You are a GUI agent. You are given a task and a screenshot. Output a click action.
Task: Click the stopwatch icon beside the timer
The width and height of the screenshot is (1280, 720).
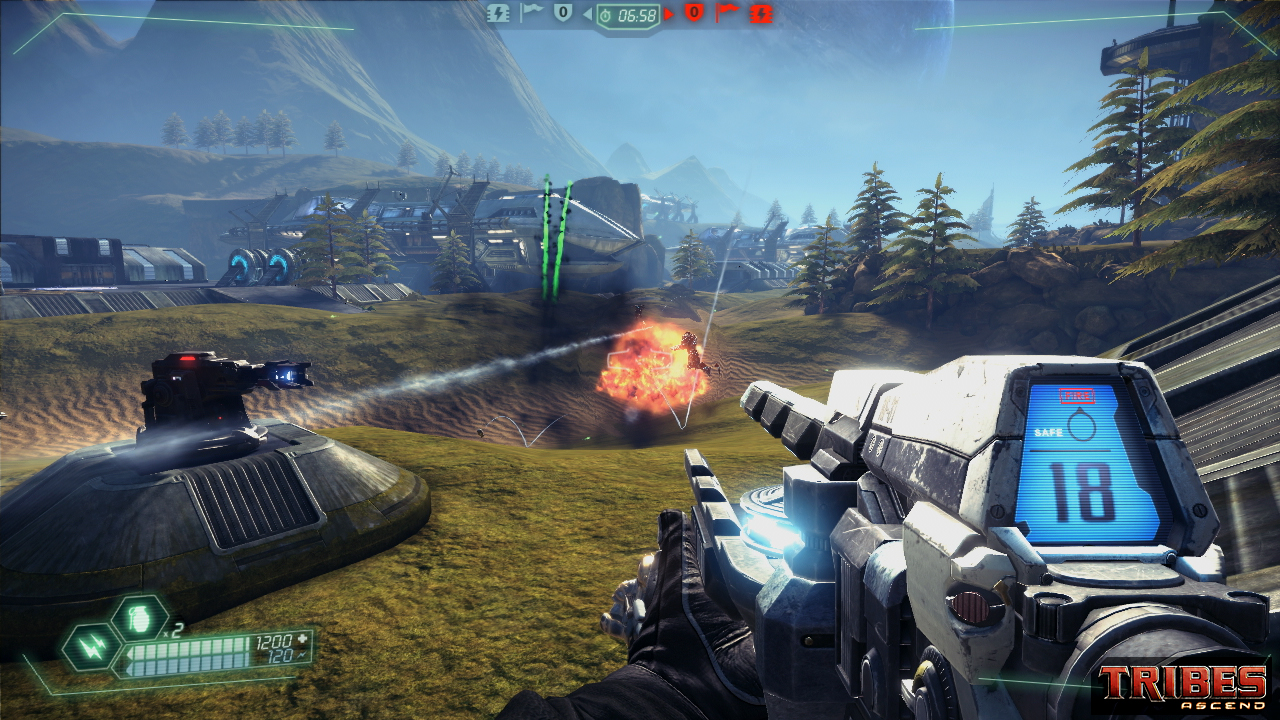607,15
